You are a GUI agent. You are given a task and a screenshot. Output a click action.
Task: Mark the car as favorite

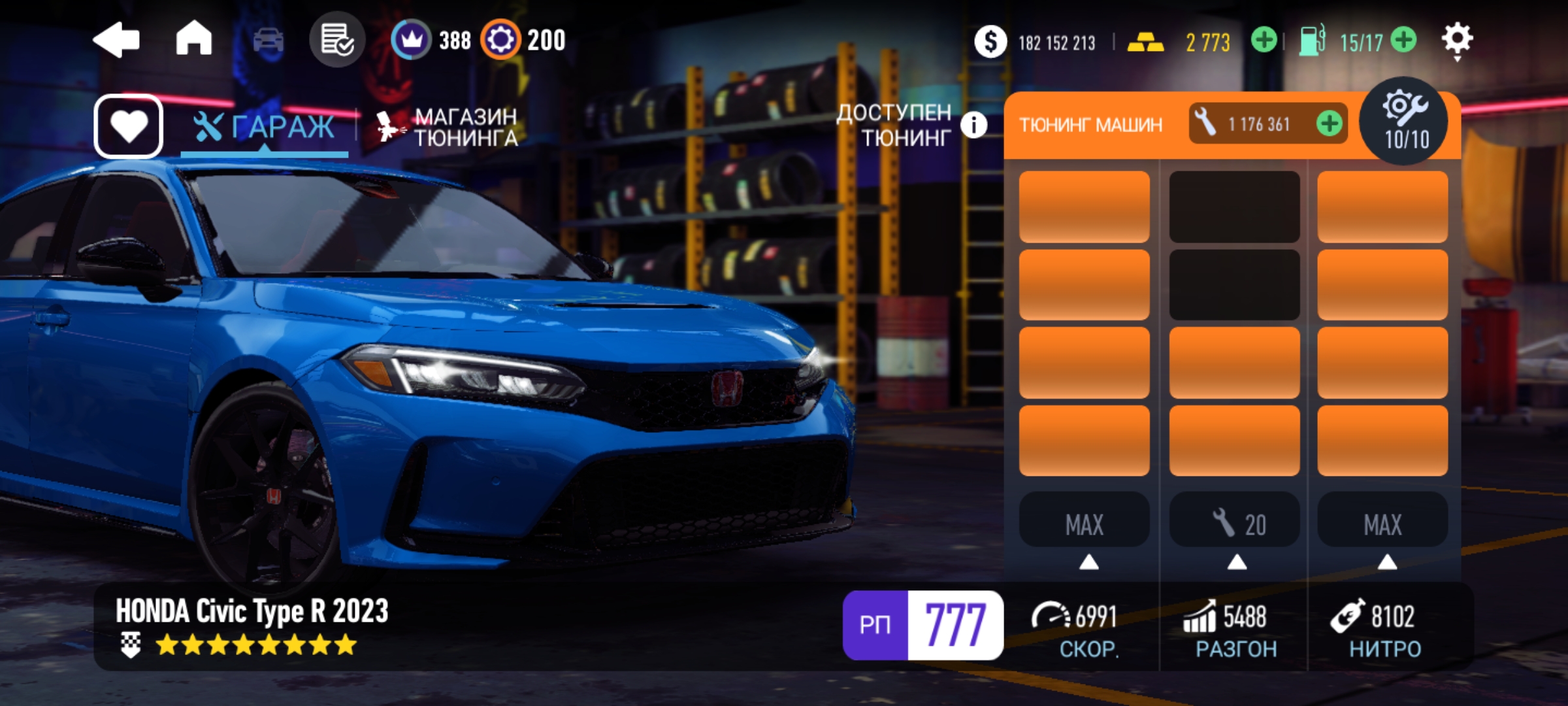click(x=129, y=126)
